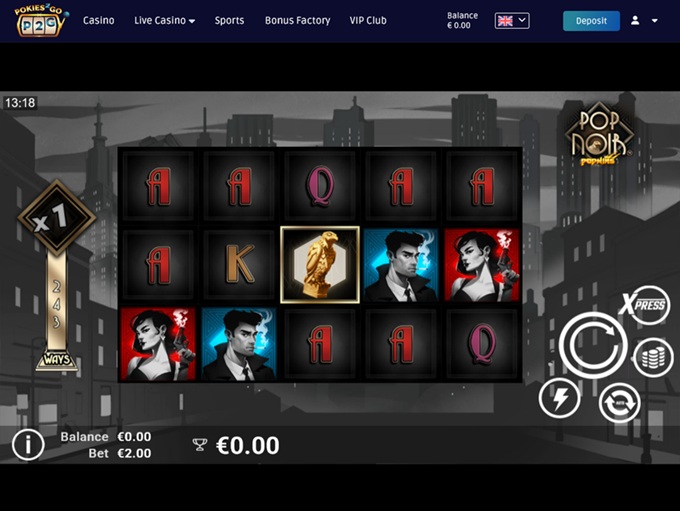This screenshot has height=511, width=680.
Task: Click the Deposit button
Action: pyautogui.click(x=591, y=20)
